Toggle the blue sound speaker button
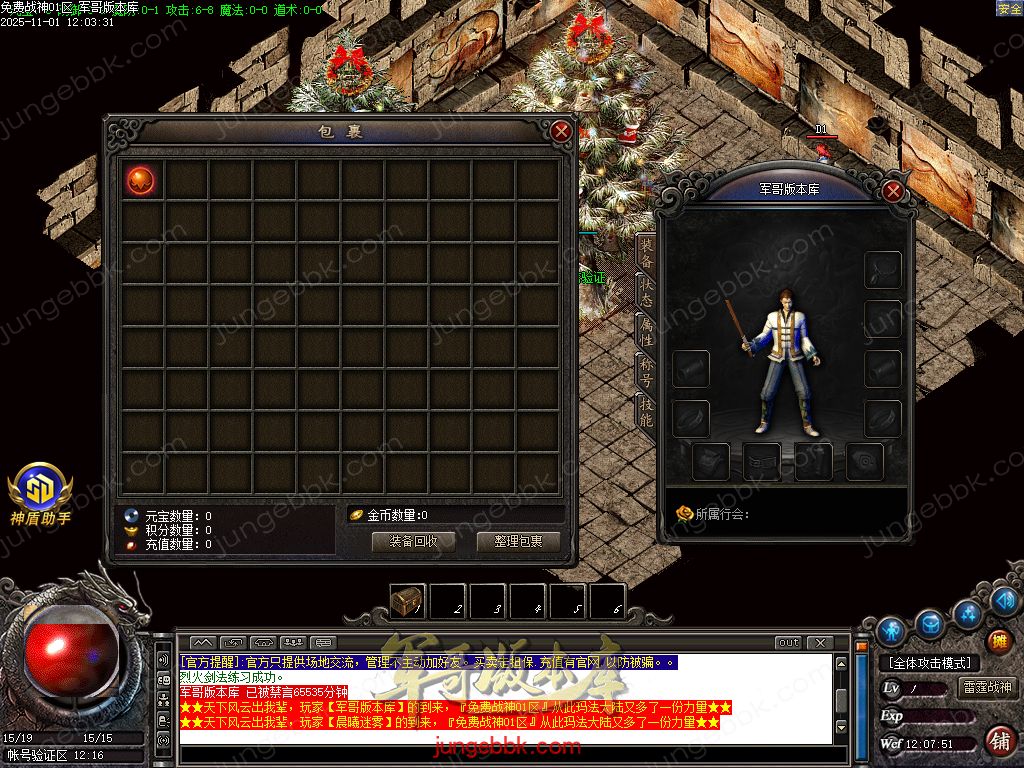The width and height of the screenshot is (1024, 768). (1004, 601)
